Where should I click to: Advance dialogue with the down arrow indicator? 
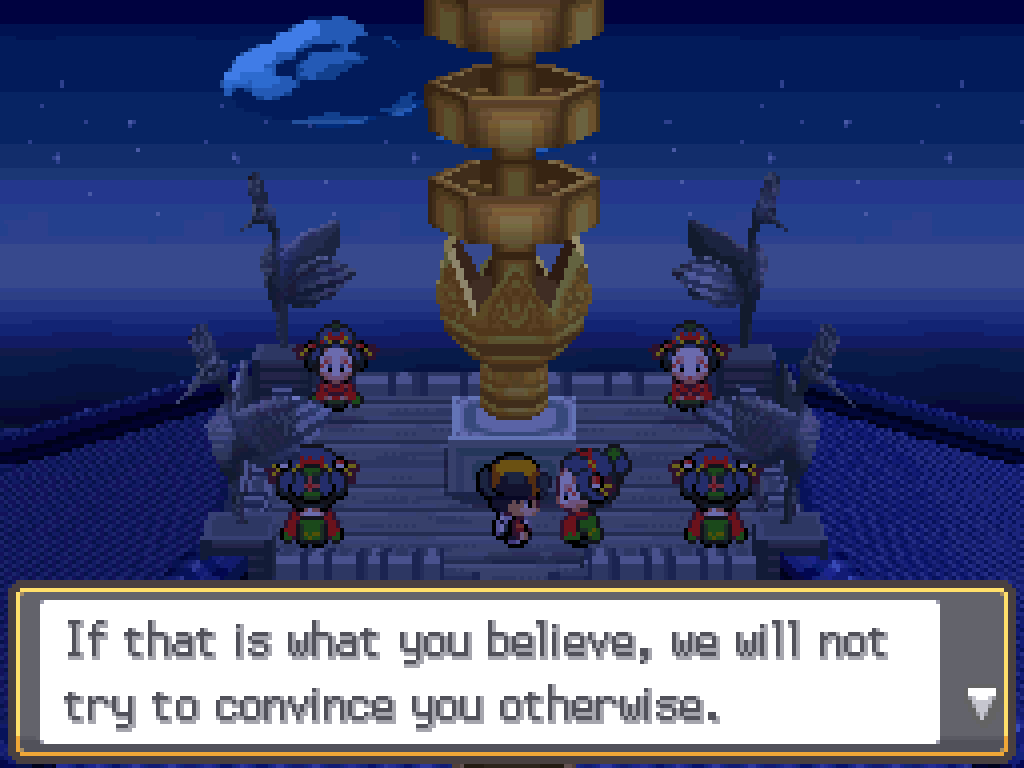point(981,704)
